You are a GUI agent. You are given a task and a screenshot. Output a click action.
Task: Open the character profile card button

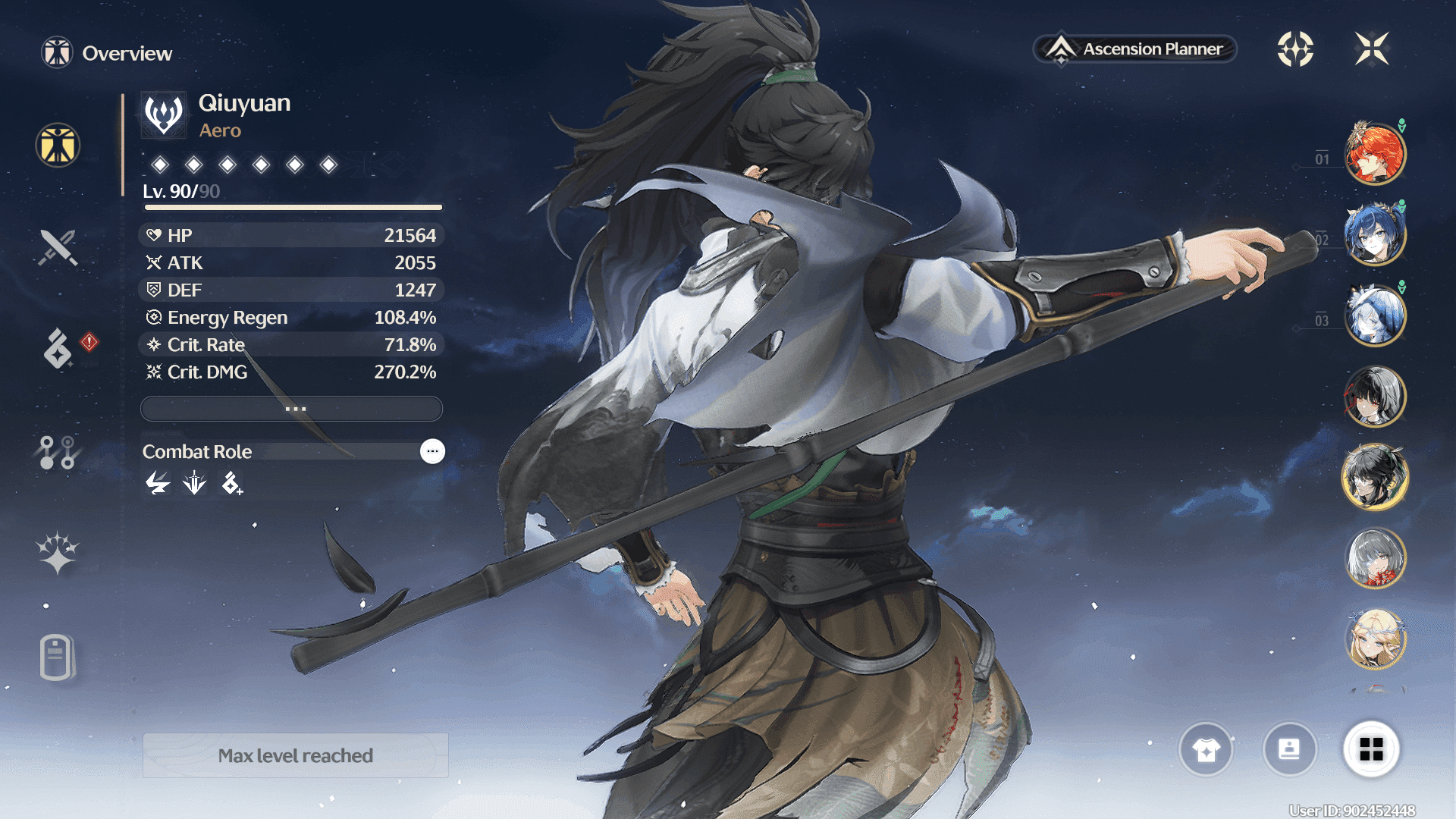pyautogui.click(x=1289, y=749)
